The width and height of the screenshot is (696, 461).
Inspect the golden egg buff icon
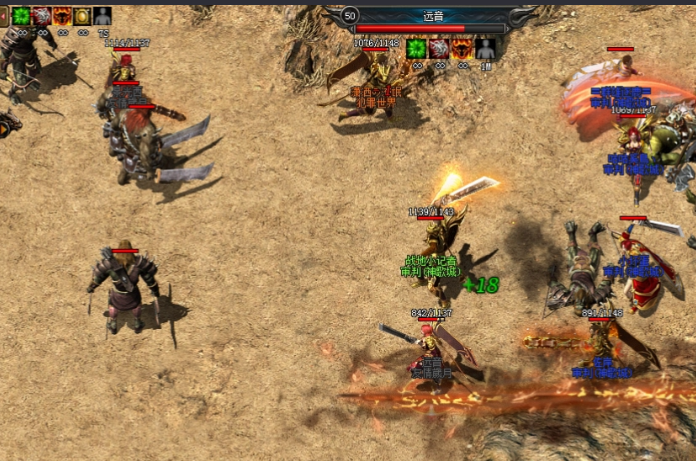[82, 16]
